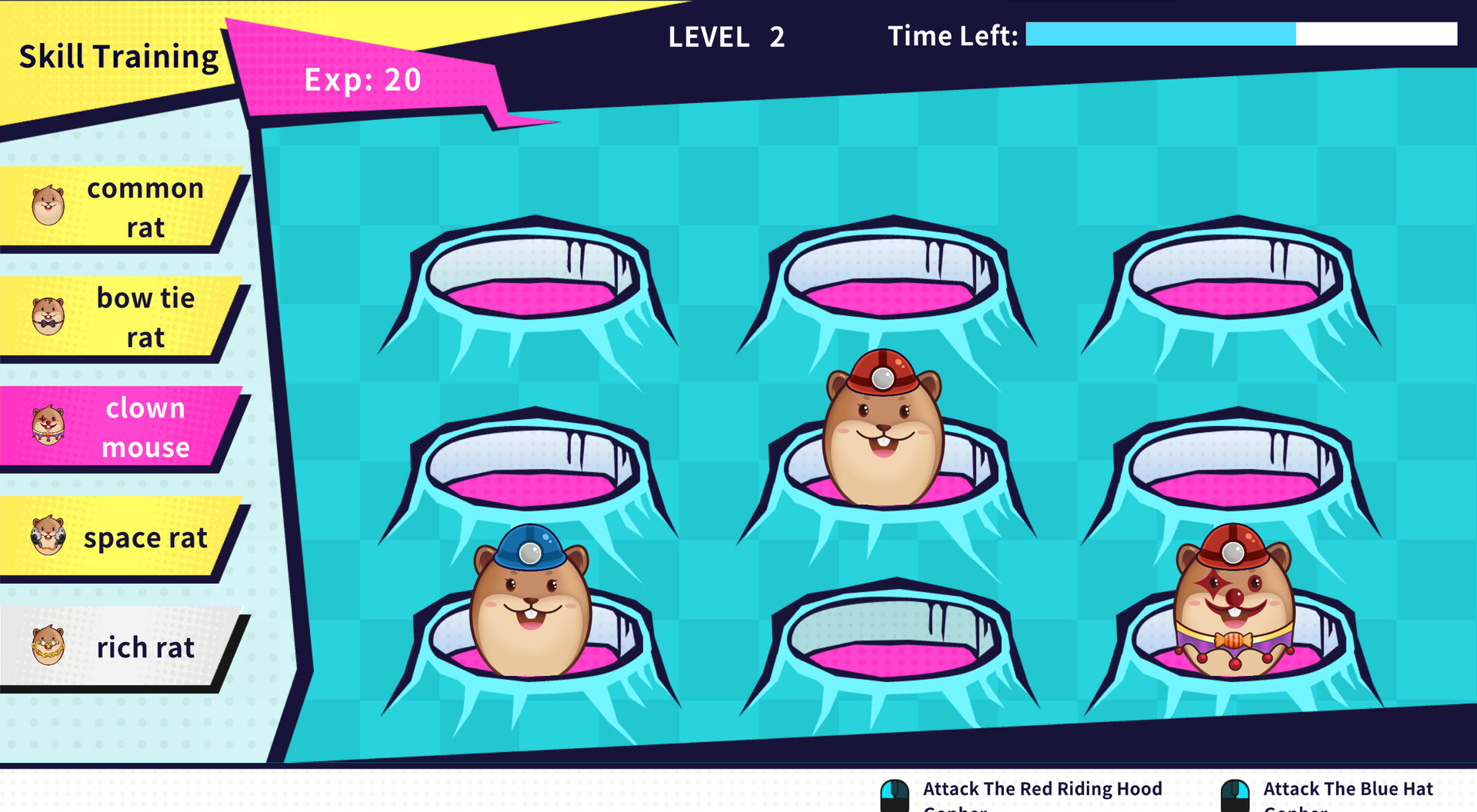Attack the blue hat gopher

click(531, 600)
